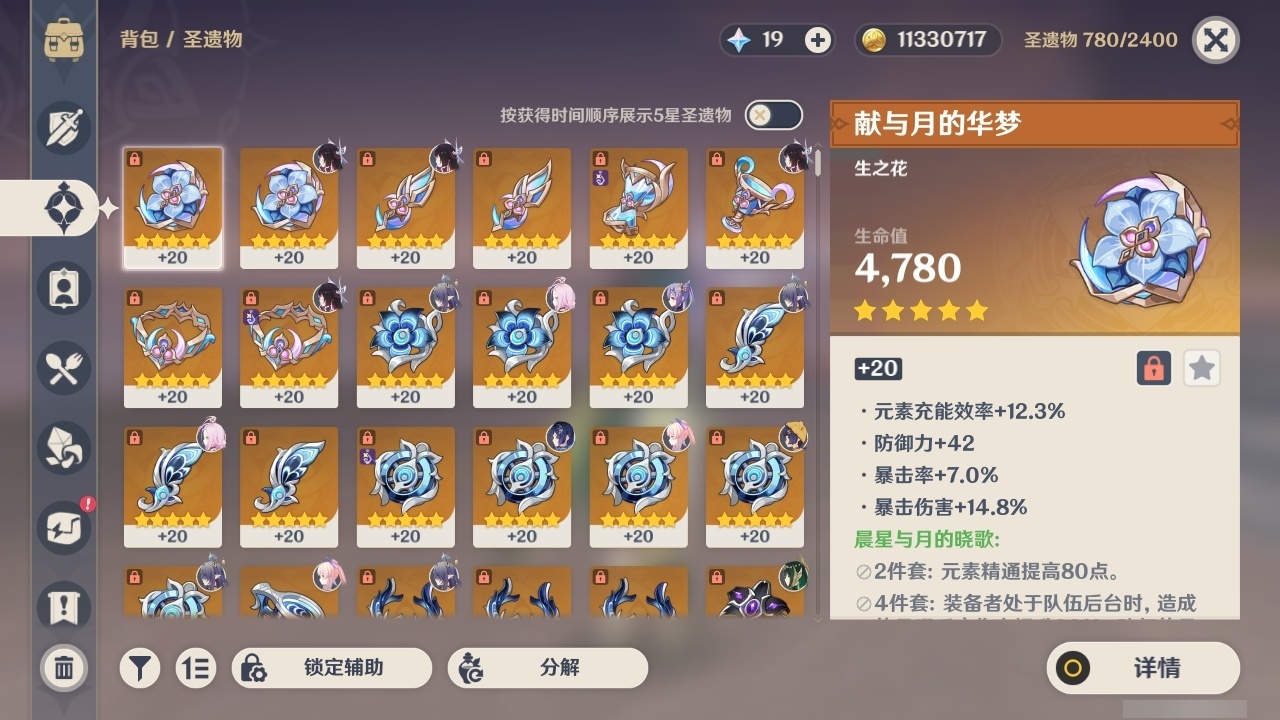Switch to the artifacts compass tab
This screenshot has height=720, width=1280.
tap(63, 207)
